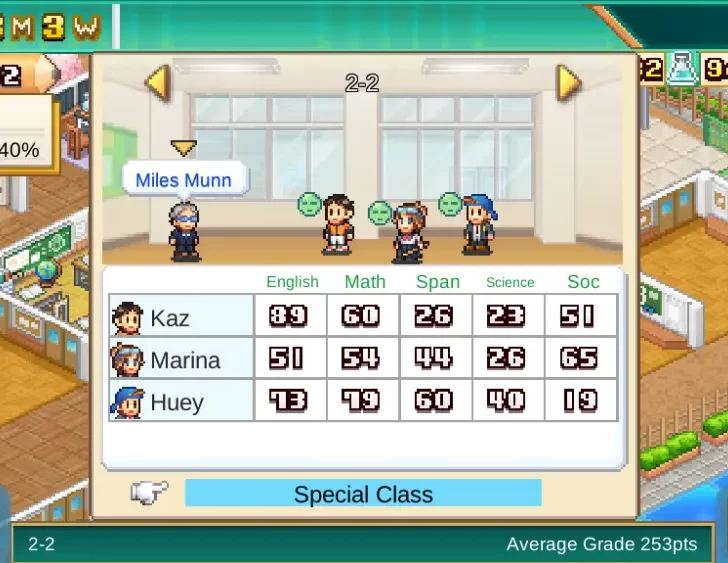Click the Miles Munn teacher name label

pos(183,180)
